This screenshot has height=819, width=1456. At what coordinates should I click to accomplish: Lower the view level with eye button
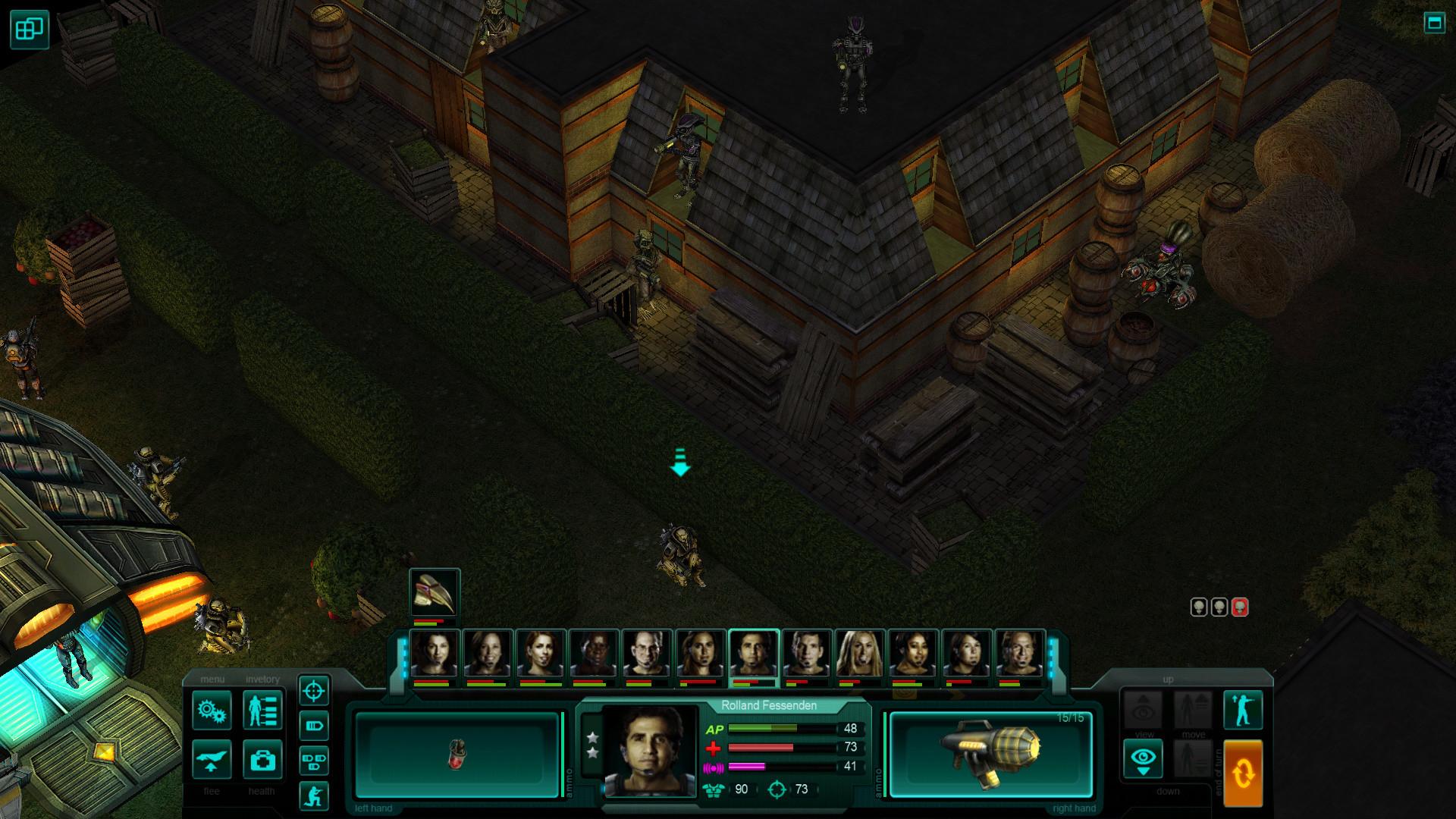[1143, 759]
